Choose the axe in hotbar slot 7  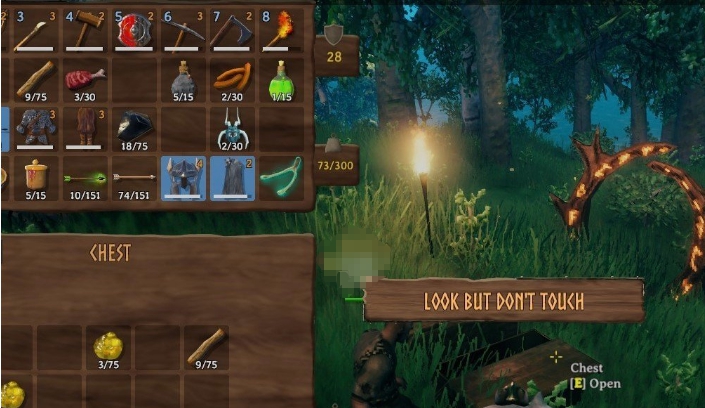click(x=233, y=29)
